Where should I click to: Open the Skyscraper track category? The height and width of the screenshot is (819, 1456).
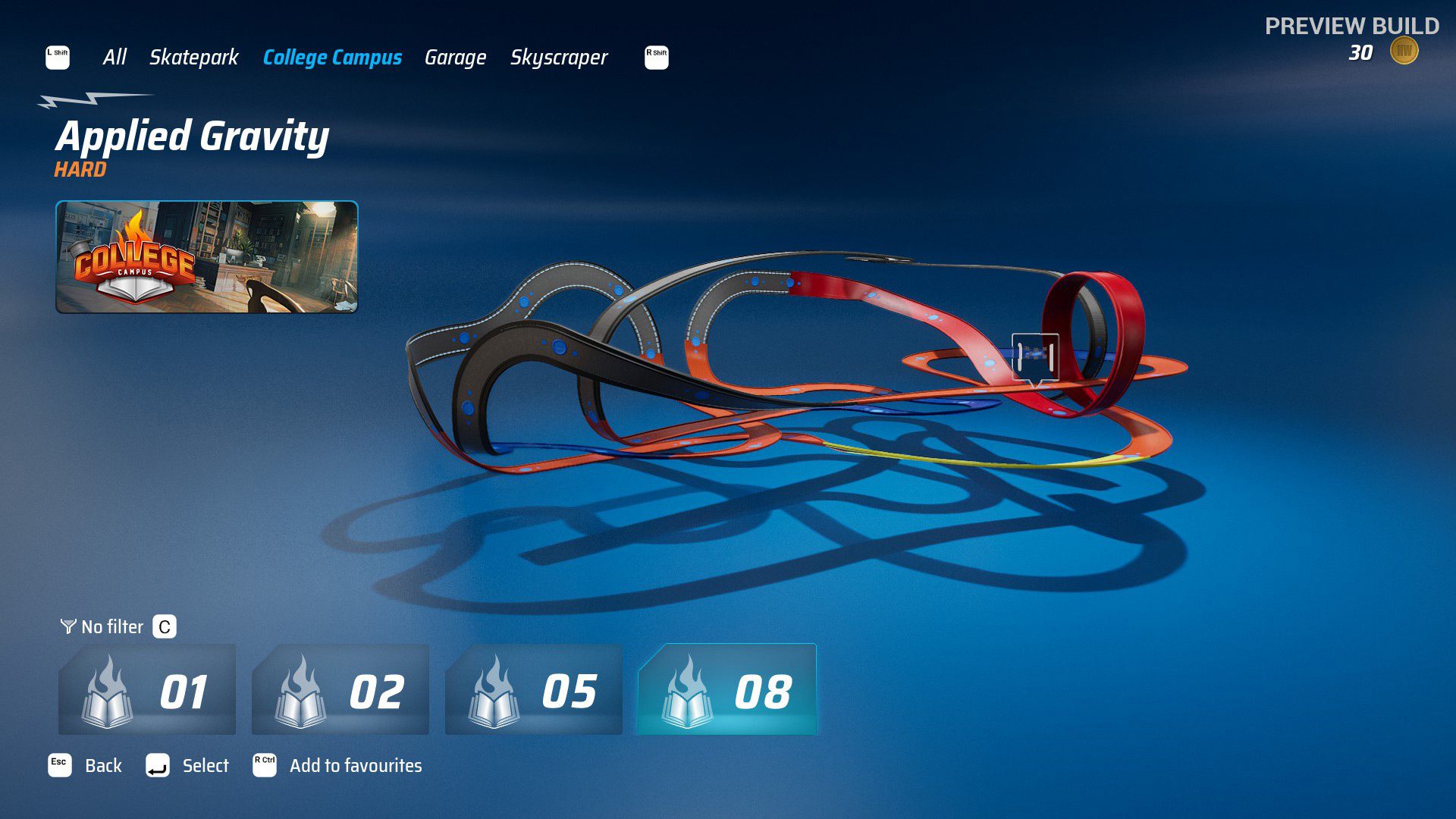[560, 57]
